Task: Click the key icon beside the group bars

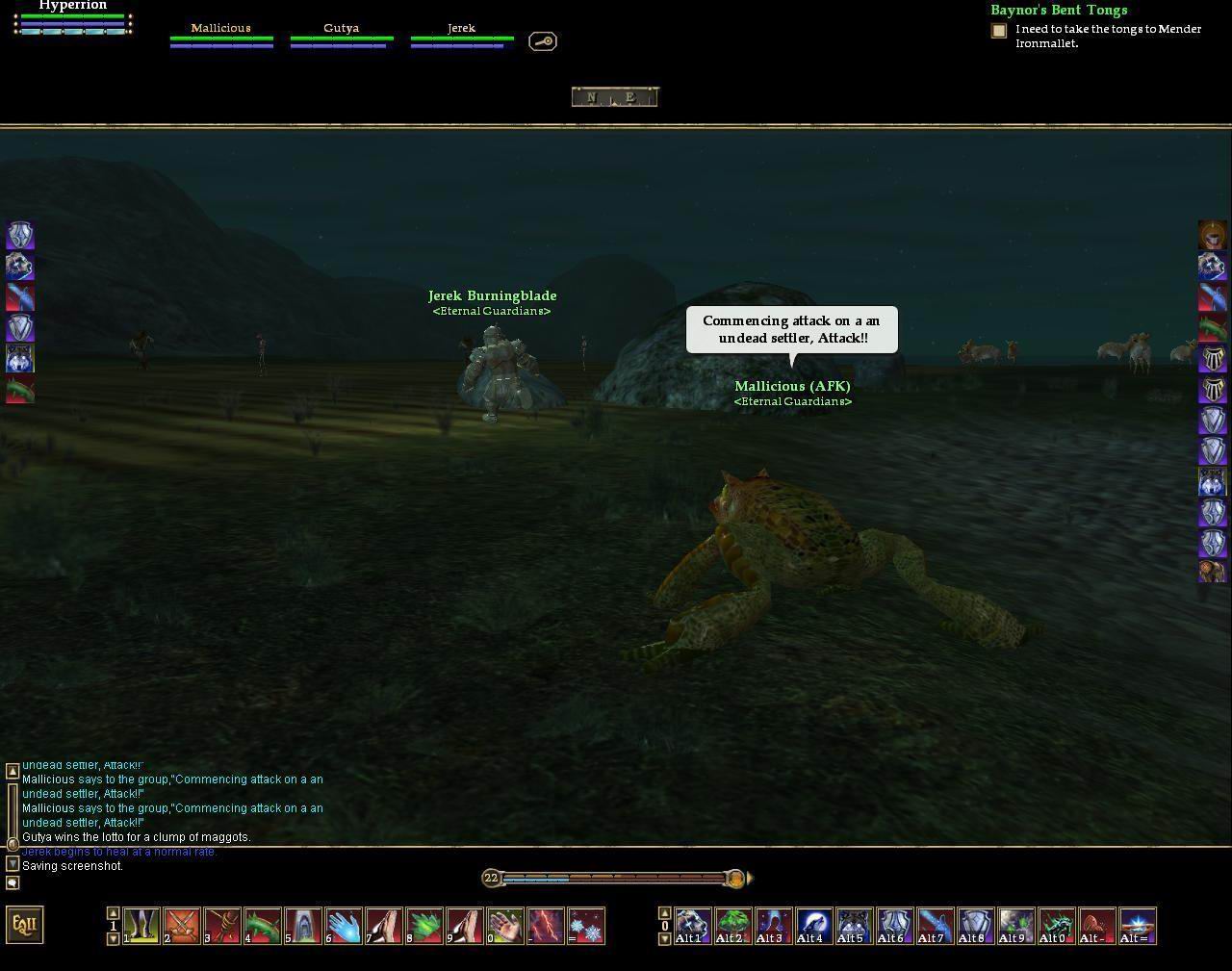Action: (543, 41)
